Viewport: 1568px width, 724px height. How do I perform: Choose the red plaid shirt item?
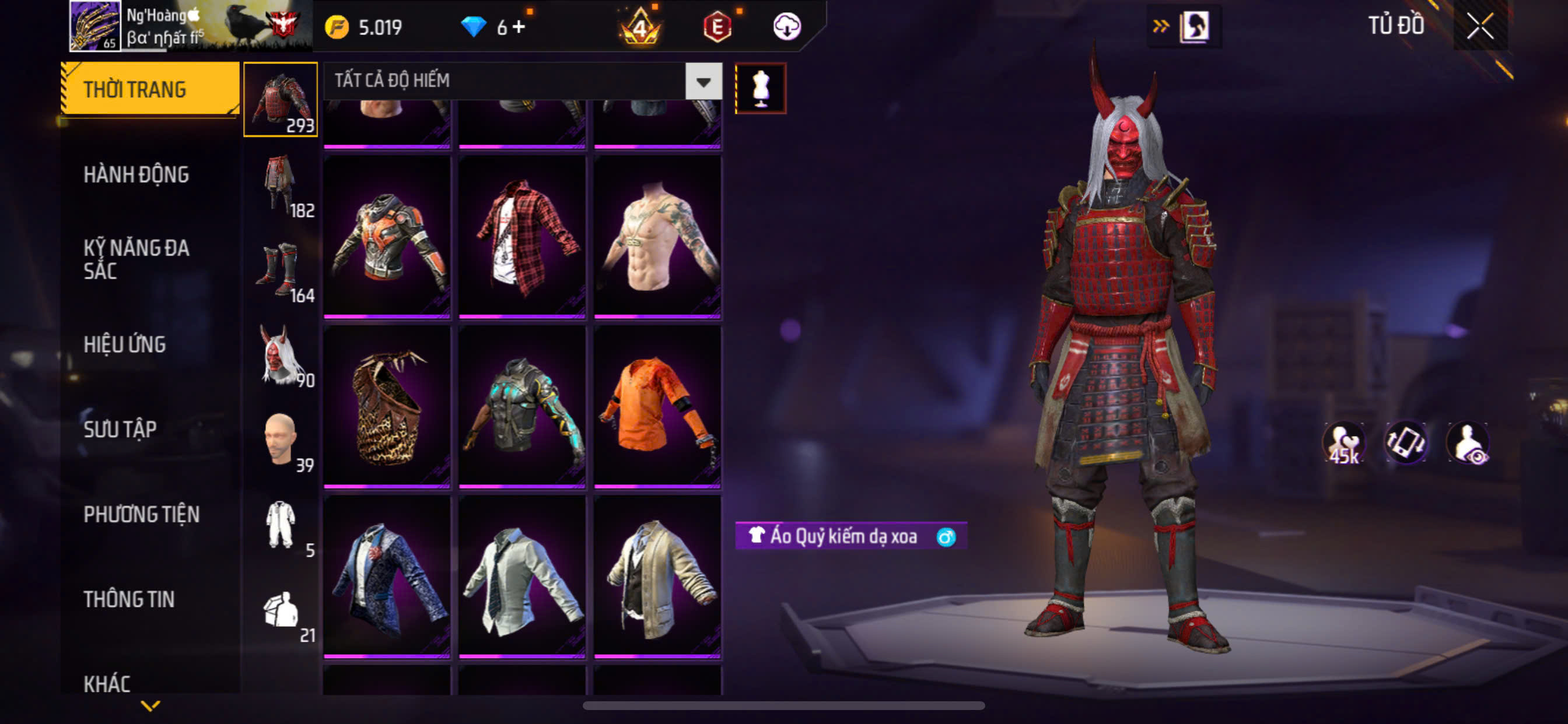[x=521, y=236]
